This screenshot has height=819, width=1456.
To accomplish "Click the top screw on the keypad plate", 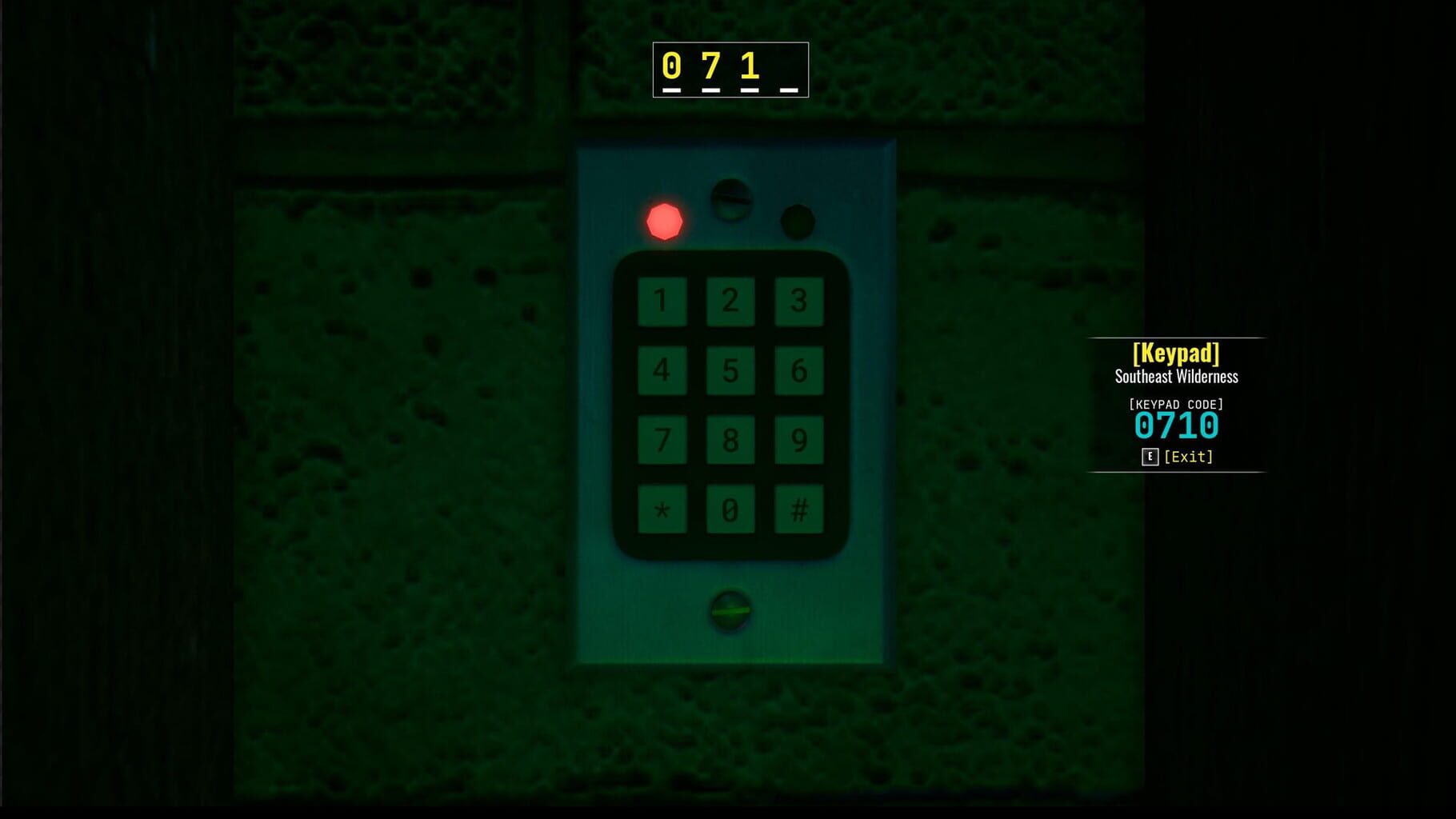I will [732, 202].
